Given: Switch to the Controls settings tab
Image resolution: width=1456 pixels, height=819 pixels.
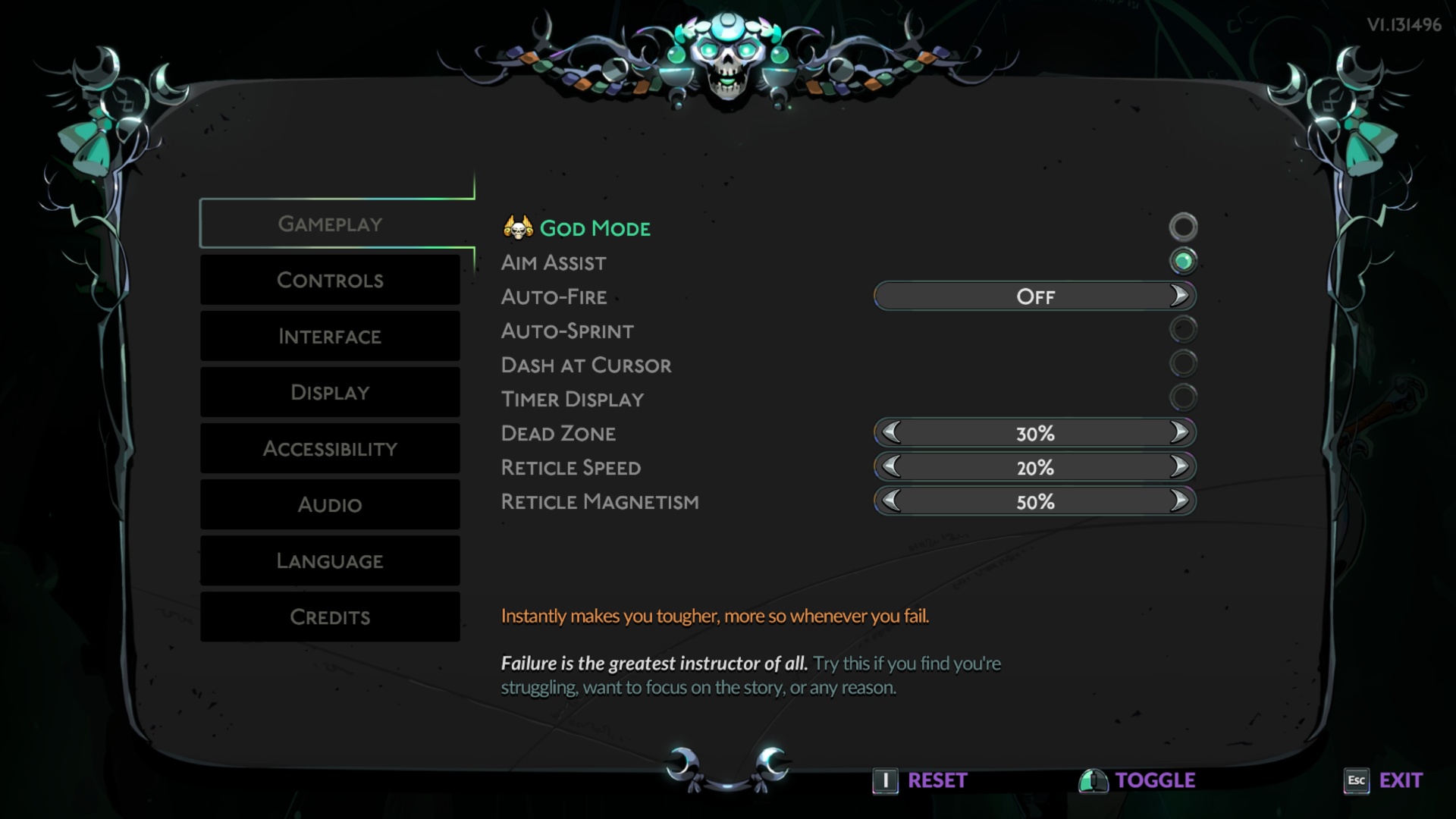Looking at the screenshot, I should tap(330, 280).
